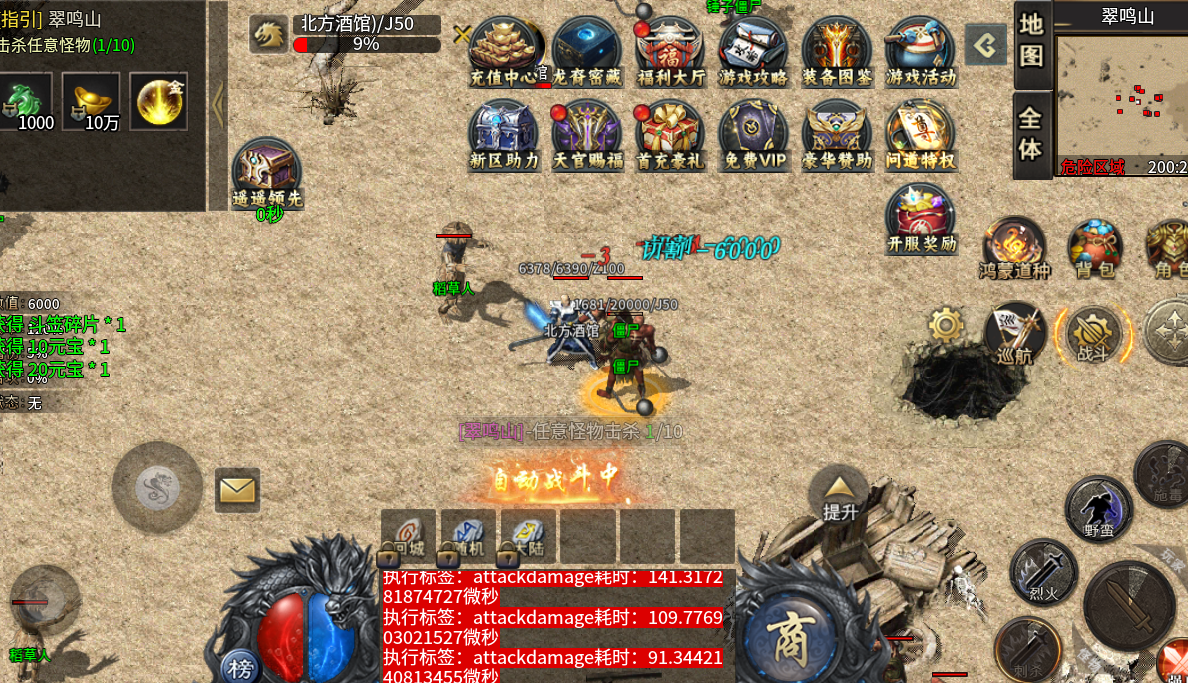
Task: Open the 新区助力 new server boost
Action: coord(503,133)
